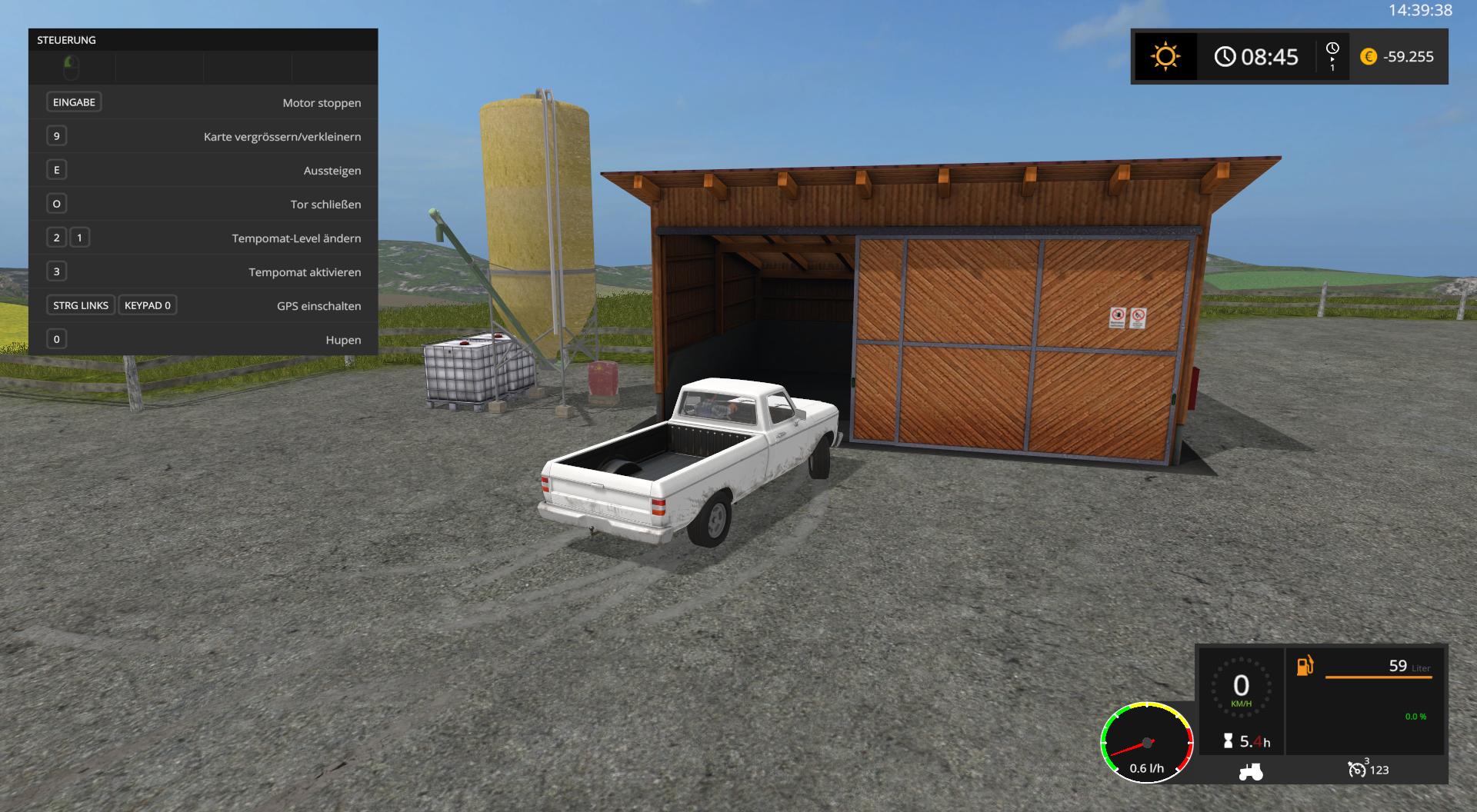The width and height of the screenshot is (1477, 812).
Task: Select the time scale clock icon
Action: [x=1332, y=49]
